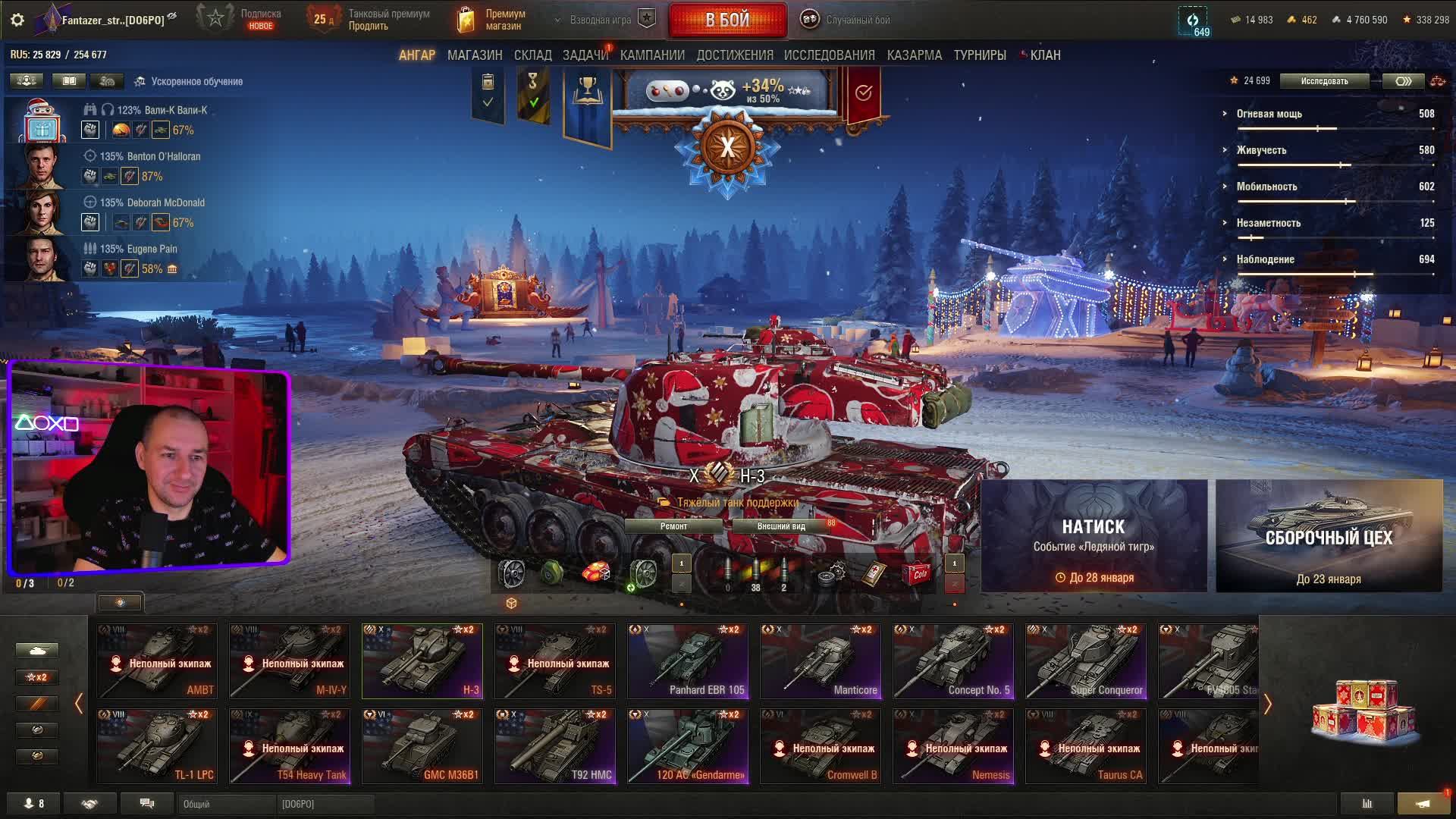This screenshot has width=1456, height=819.
Task: Go to the ИССЛЕДОВАНИЯ tab
Action: coord(829,55)
